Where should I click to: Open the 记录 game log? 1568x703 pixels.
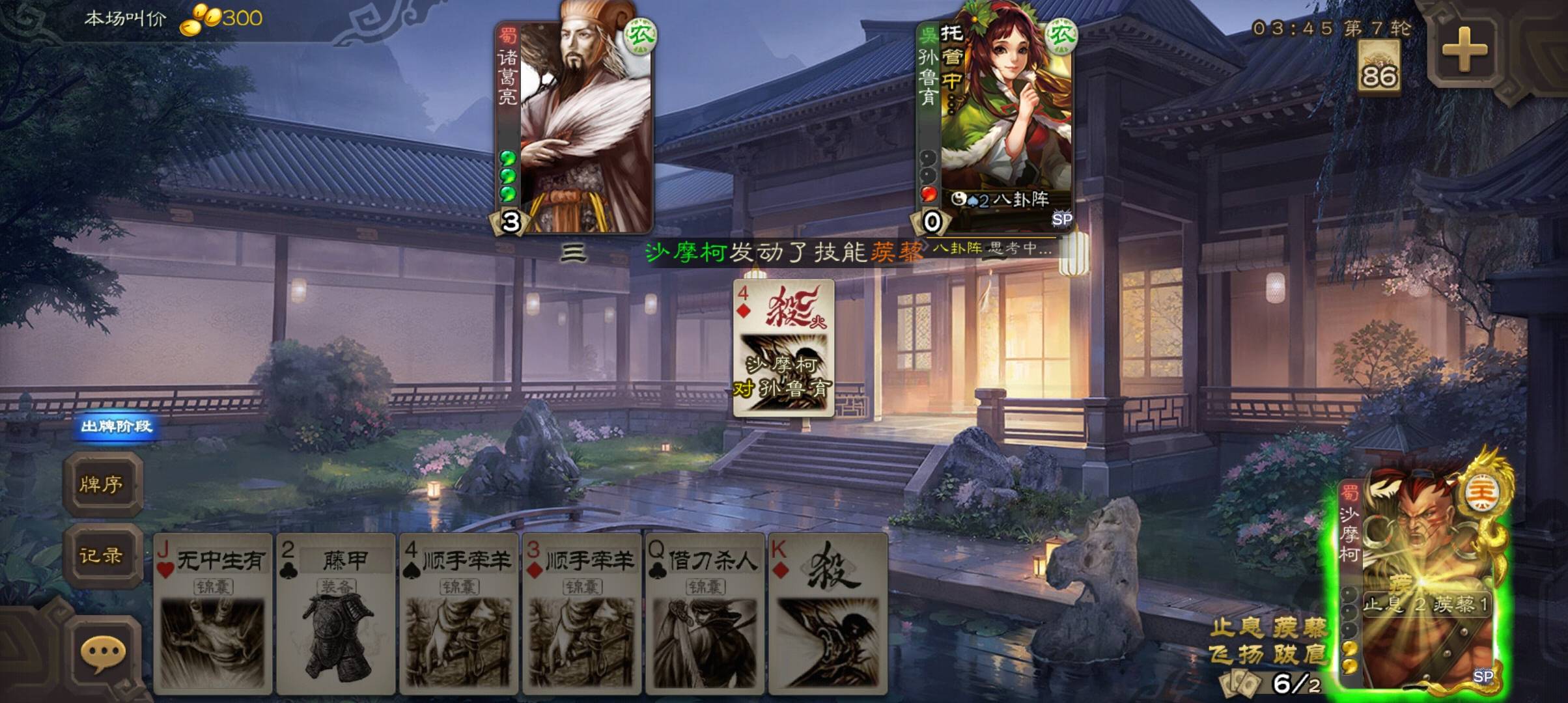pyautogui.click(x=102, y=555)
